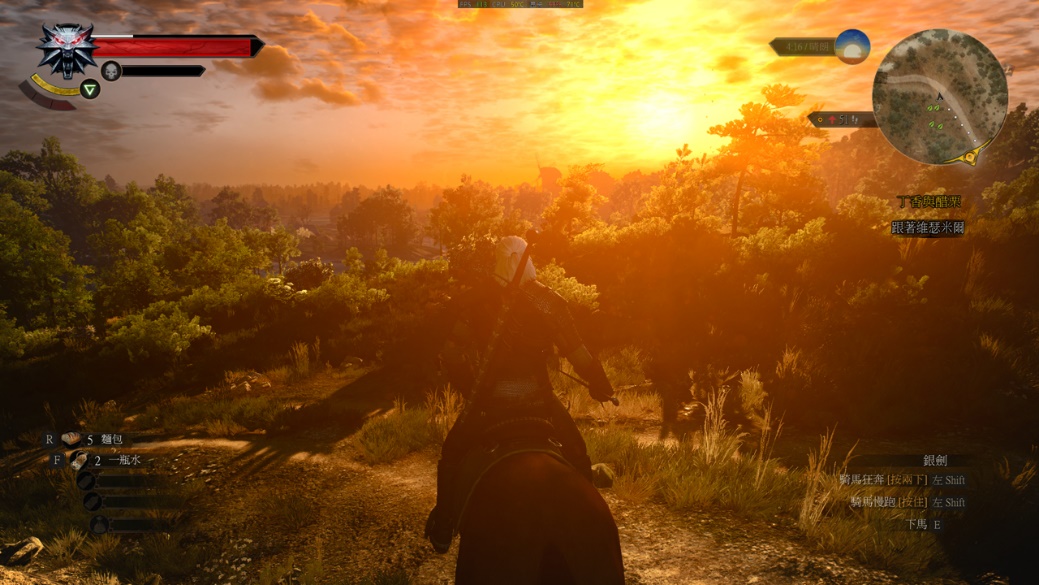Image resolution: width=1039 pixels, height=585 pixels.
Task: Select the green Quen sign icon
Action: 90,89
